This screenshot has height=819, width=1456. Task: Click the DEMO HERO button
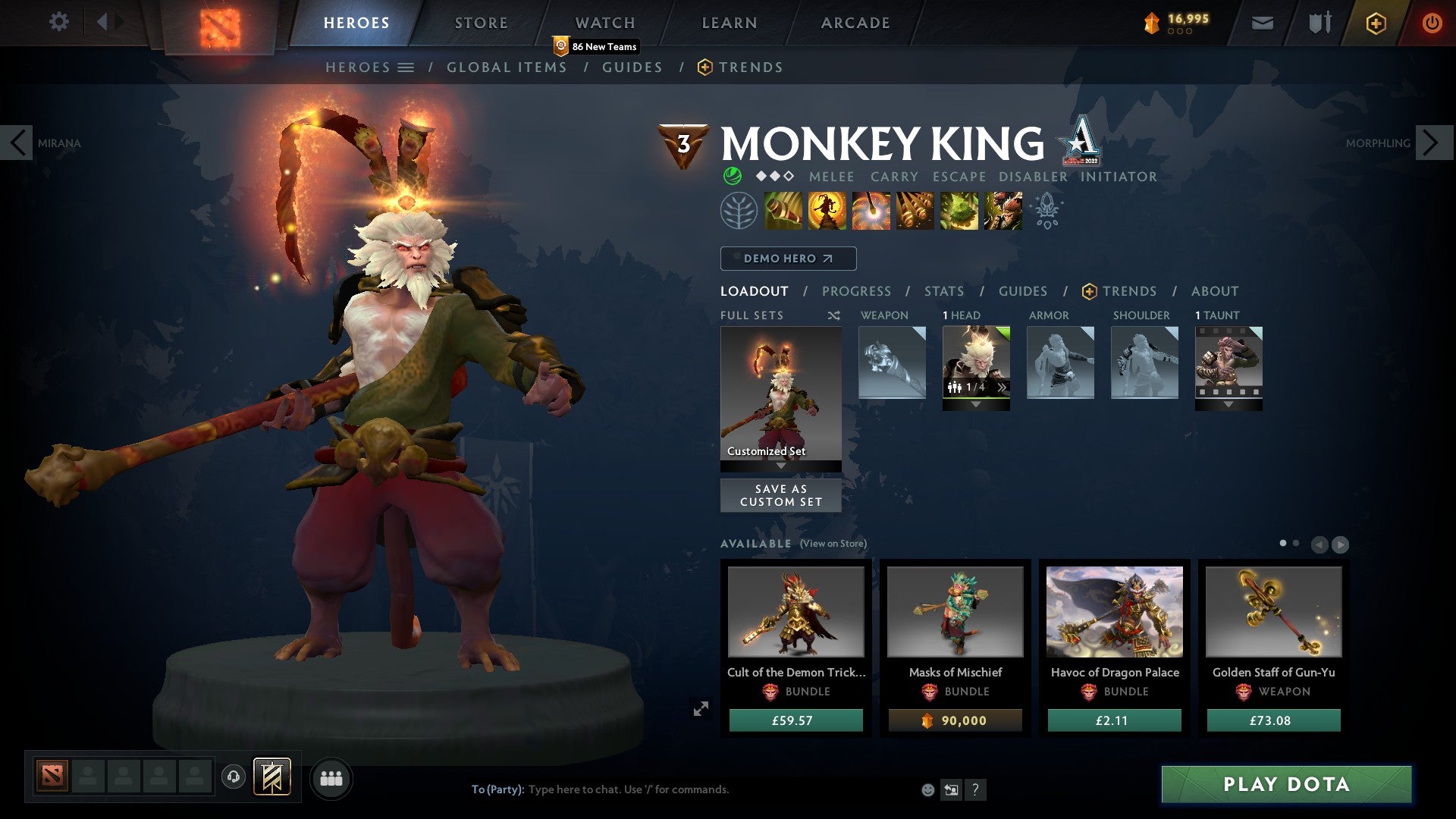click(787, 258)
